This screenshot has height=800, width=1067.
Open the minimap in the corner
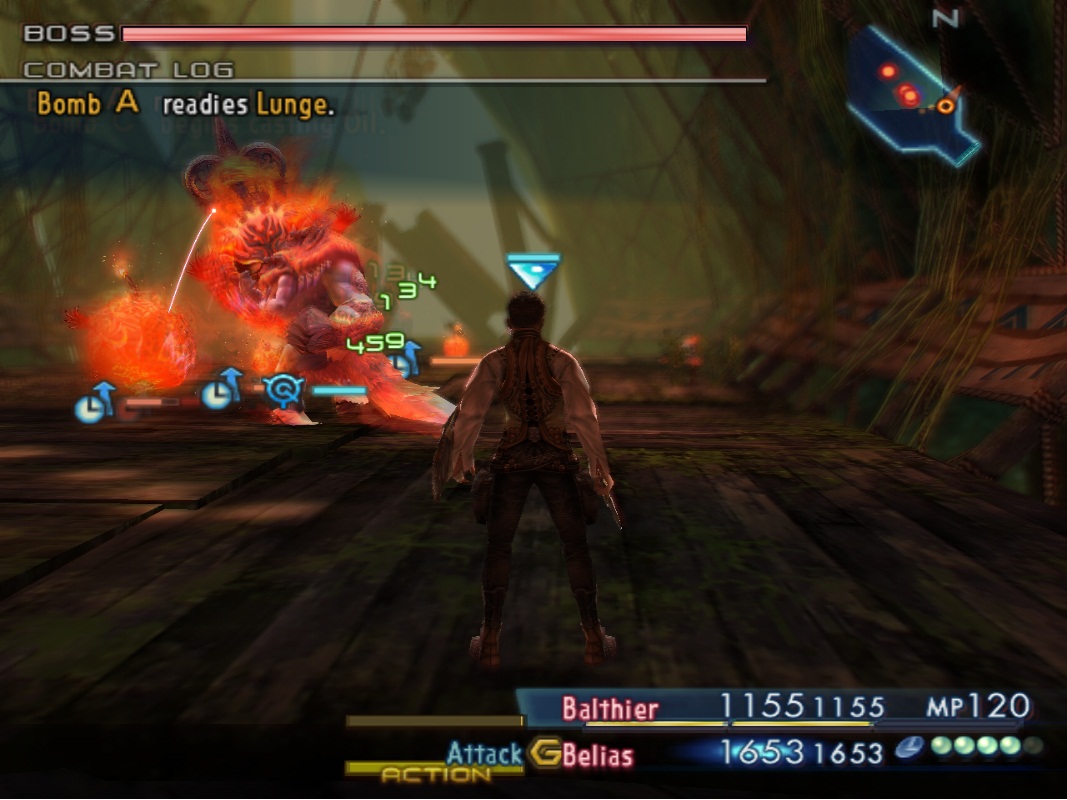pyautogui.click(x=910, y=93)
